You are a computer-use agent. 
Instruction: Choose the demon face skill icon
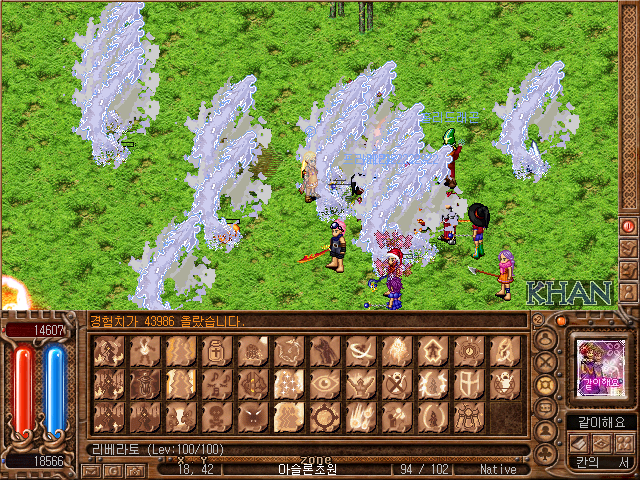(252, 416)
